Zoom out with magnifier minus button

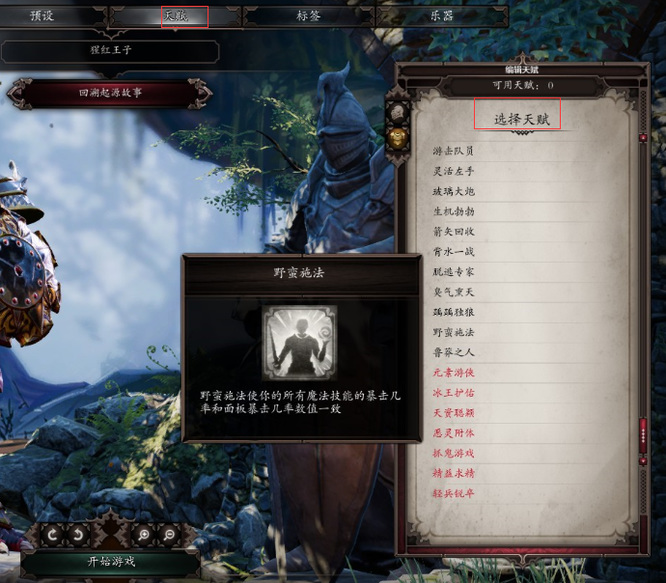pos(168,535)
